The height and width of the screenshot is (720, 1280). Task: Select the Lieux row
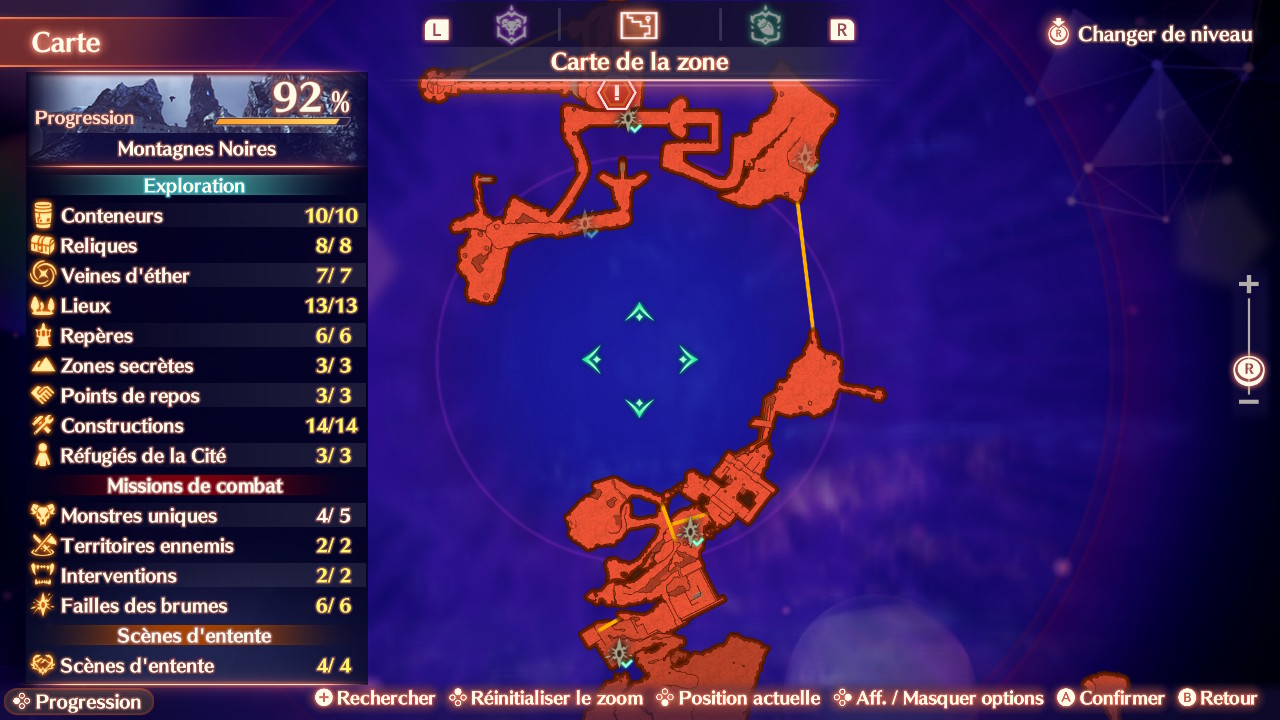[x=196, y=305]
